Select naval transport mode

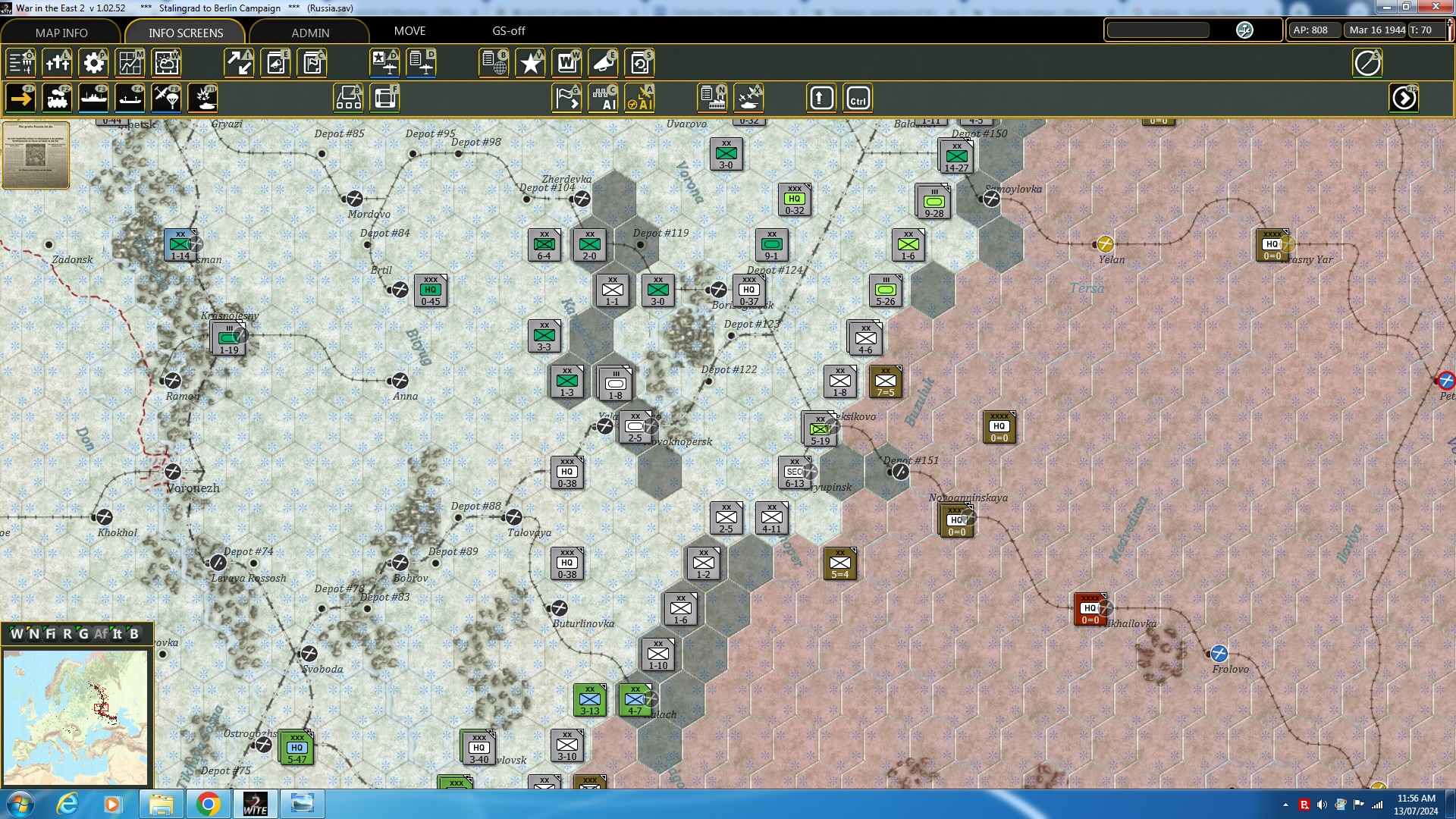click(94, 98)
